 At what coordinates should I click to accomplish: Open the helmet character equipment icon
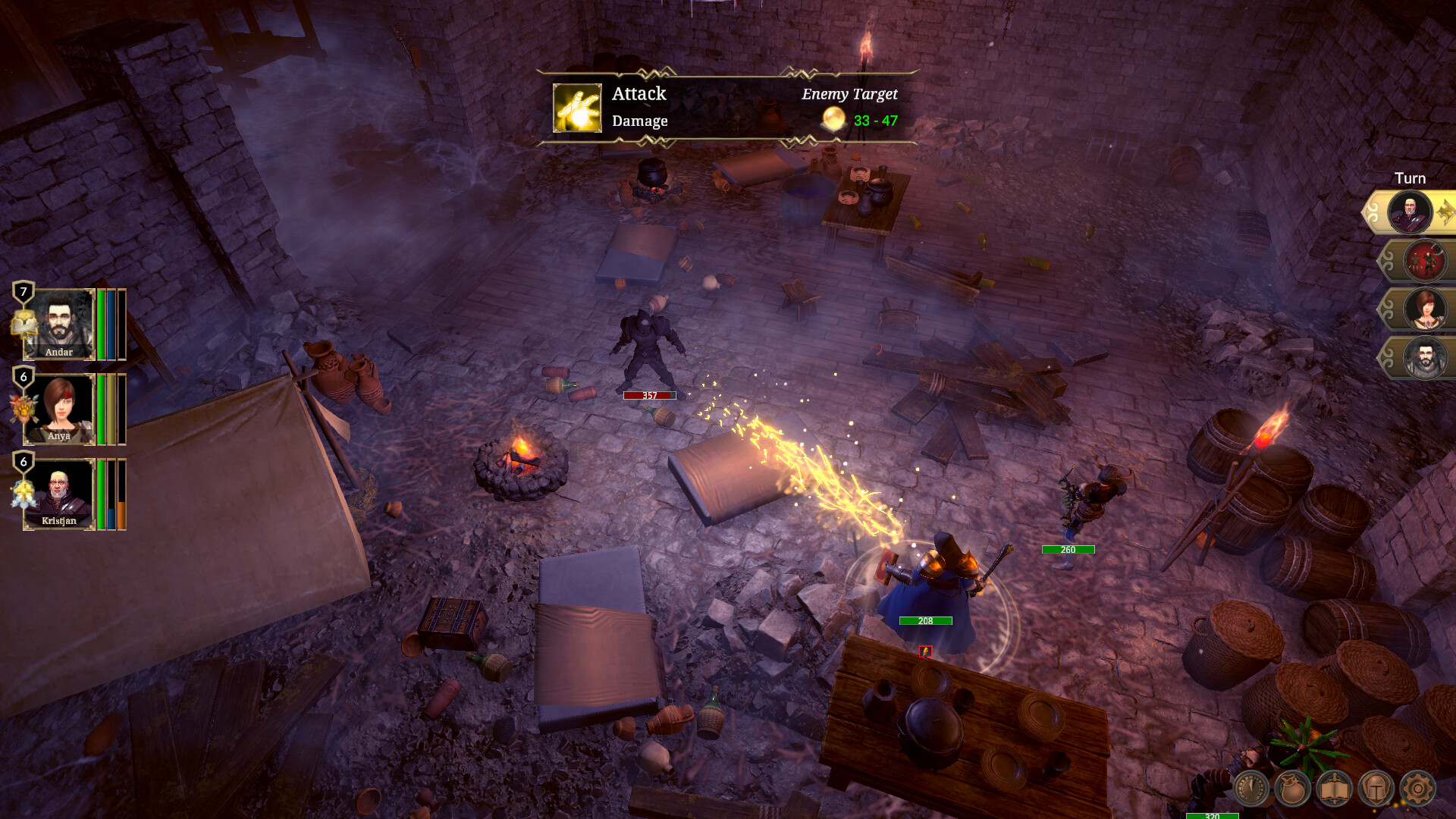[1376, 790]
